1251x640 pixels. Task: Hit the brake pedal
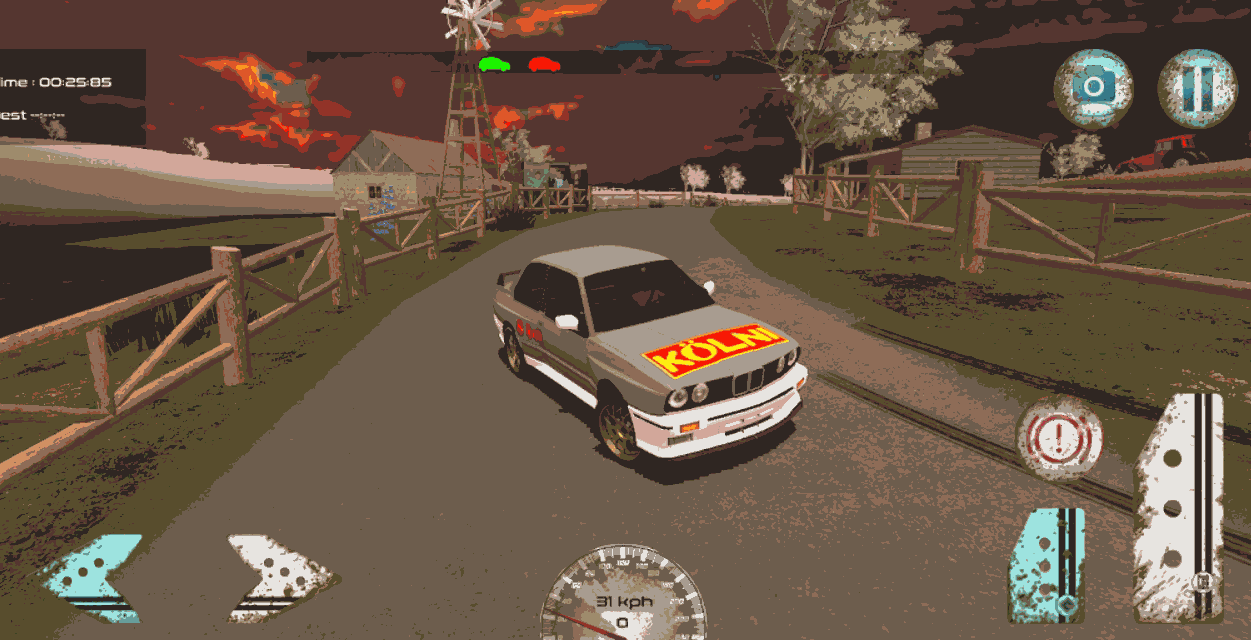1046,565
